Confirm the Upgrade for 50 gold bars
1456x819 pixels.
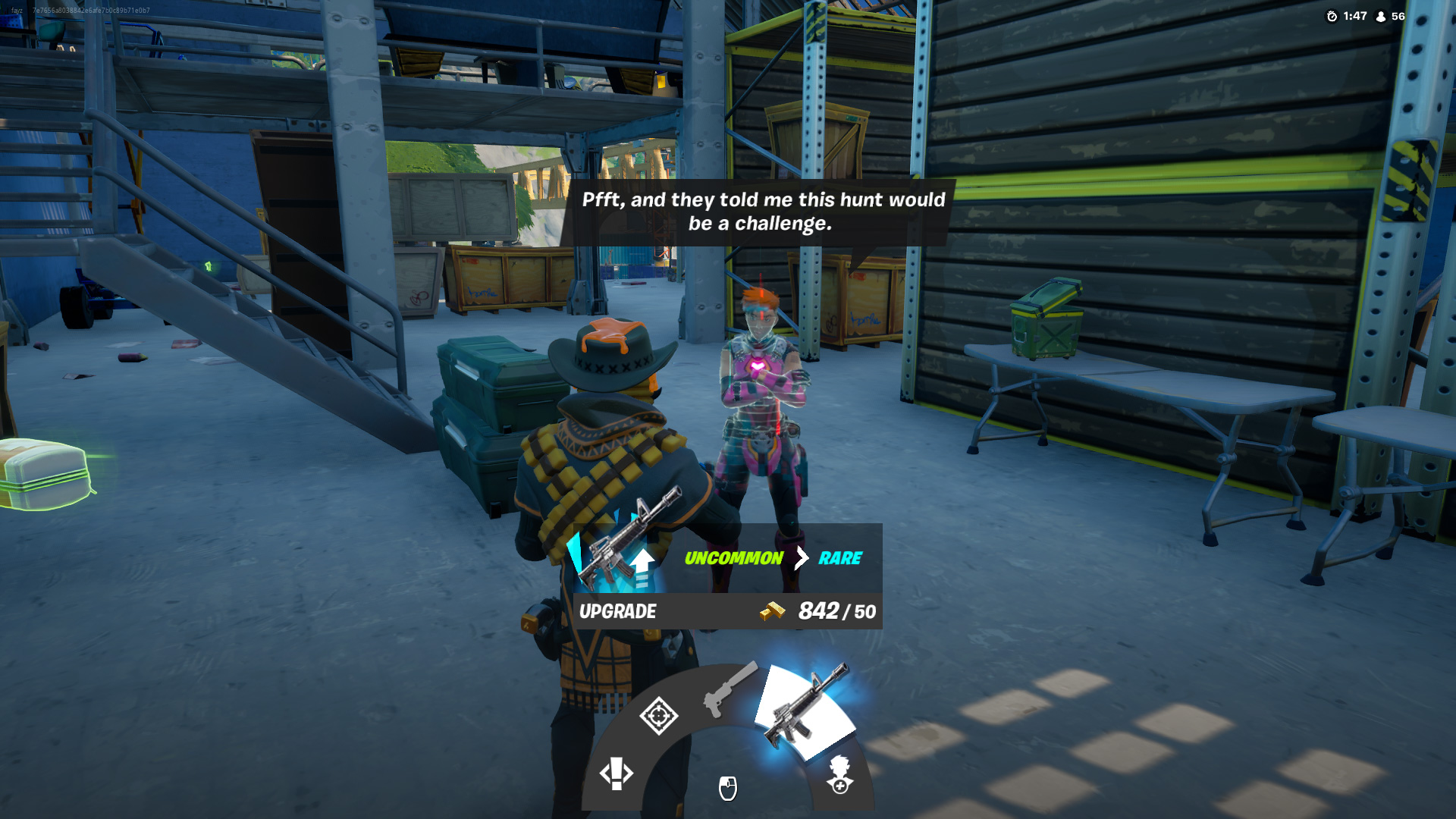pos(727,611)
